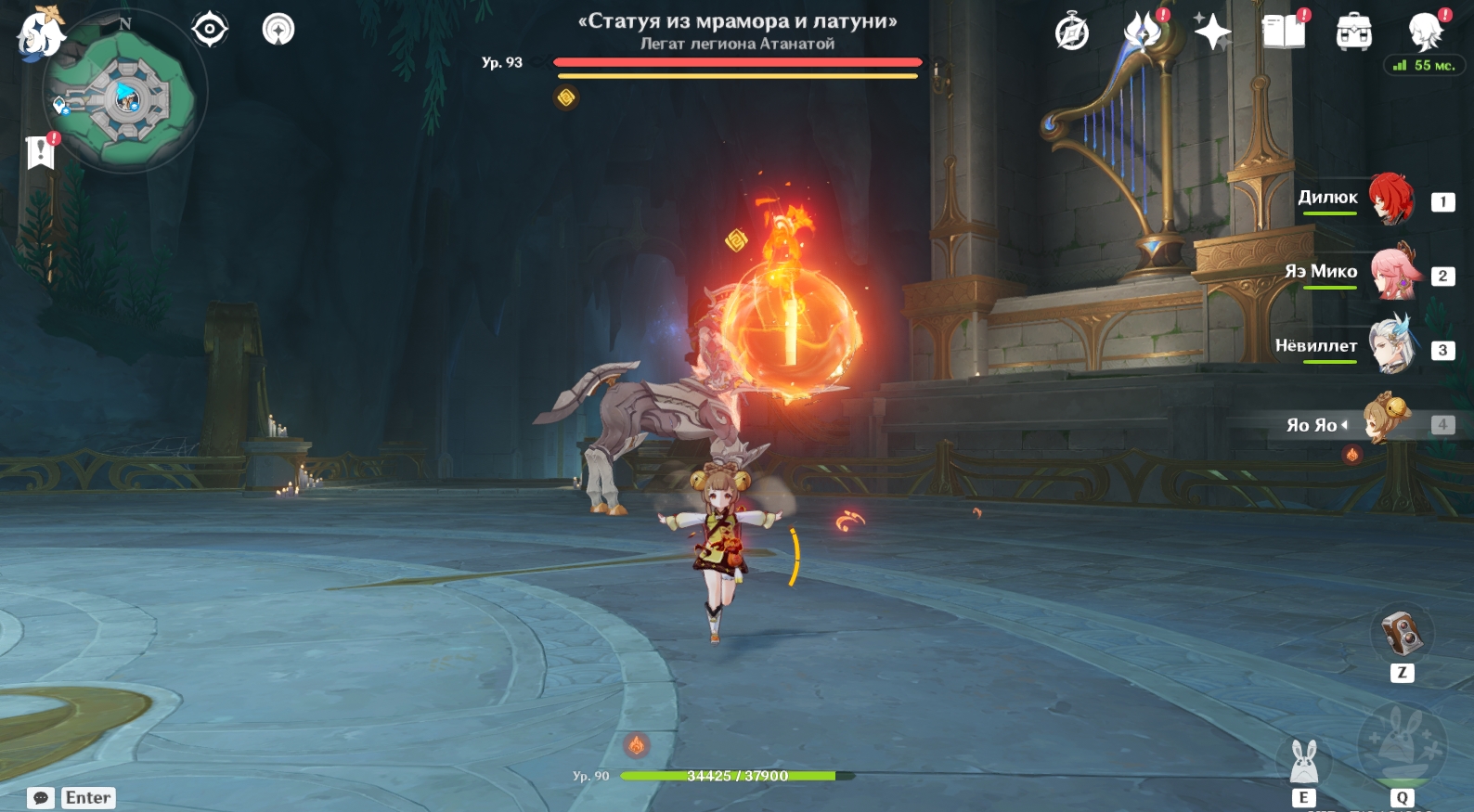Screen dimensions: 1474x812
Task: Use the kamera gadget icon
Action: click(1402, 635)
